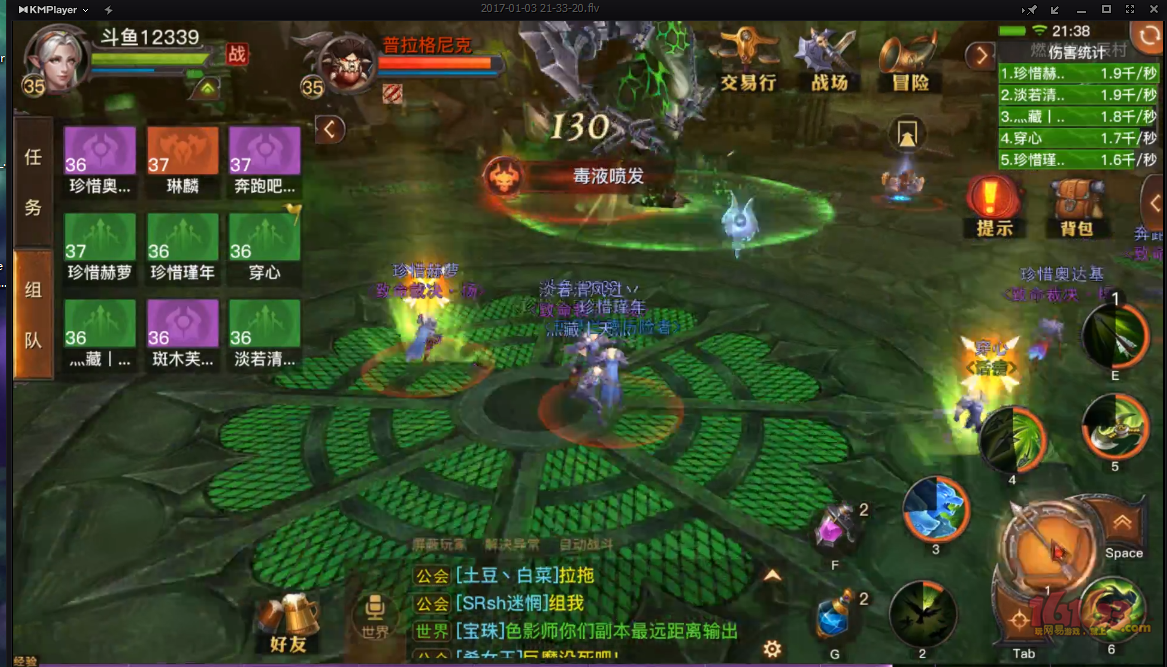Screen dimensions: 1167x667
Task: Collapse the party panel with the arrow
Action: [329, 128]
